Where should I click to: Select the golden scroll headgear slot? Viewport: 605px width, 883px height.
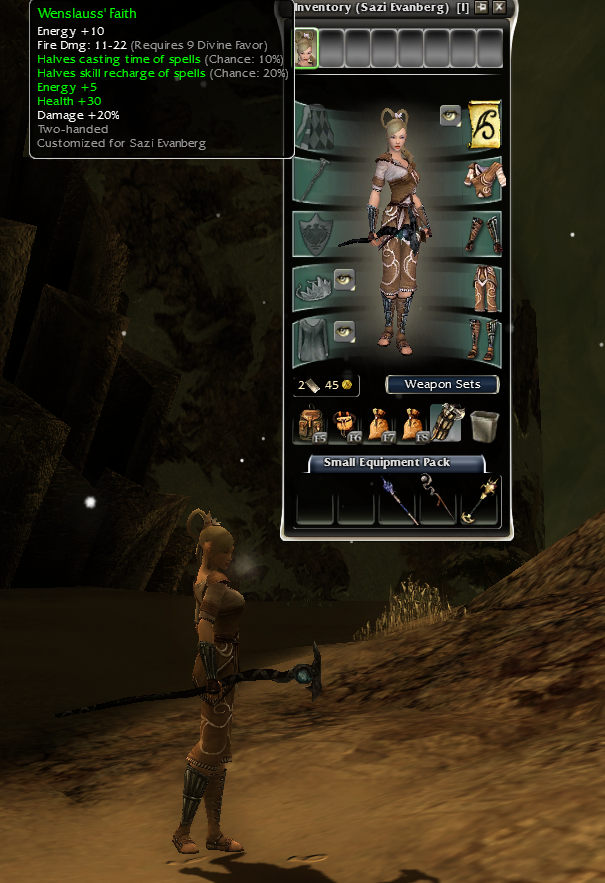(x=484, y=124)
